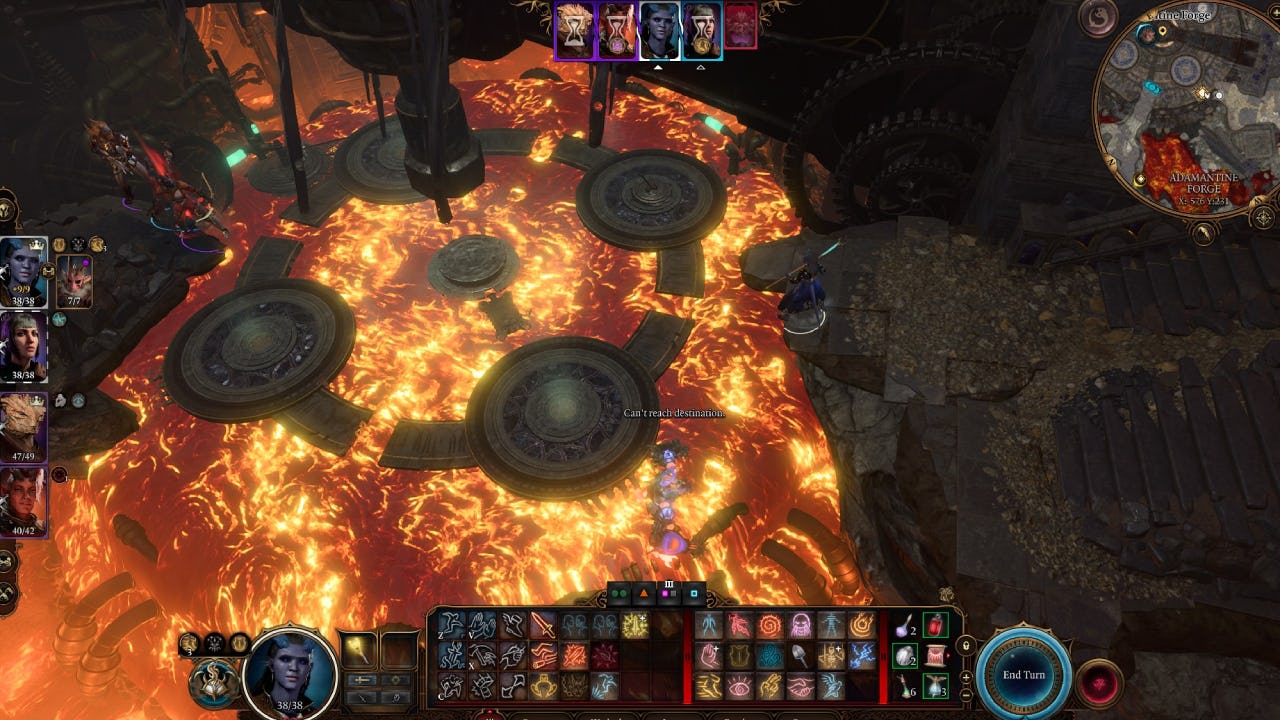Click the End Turn button
The width and height of the screenshot is (1280, 720).
click(1024, 675)
